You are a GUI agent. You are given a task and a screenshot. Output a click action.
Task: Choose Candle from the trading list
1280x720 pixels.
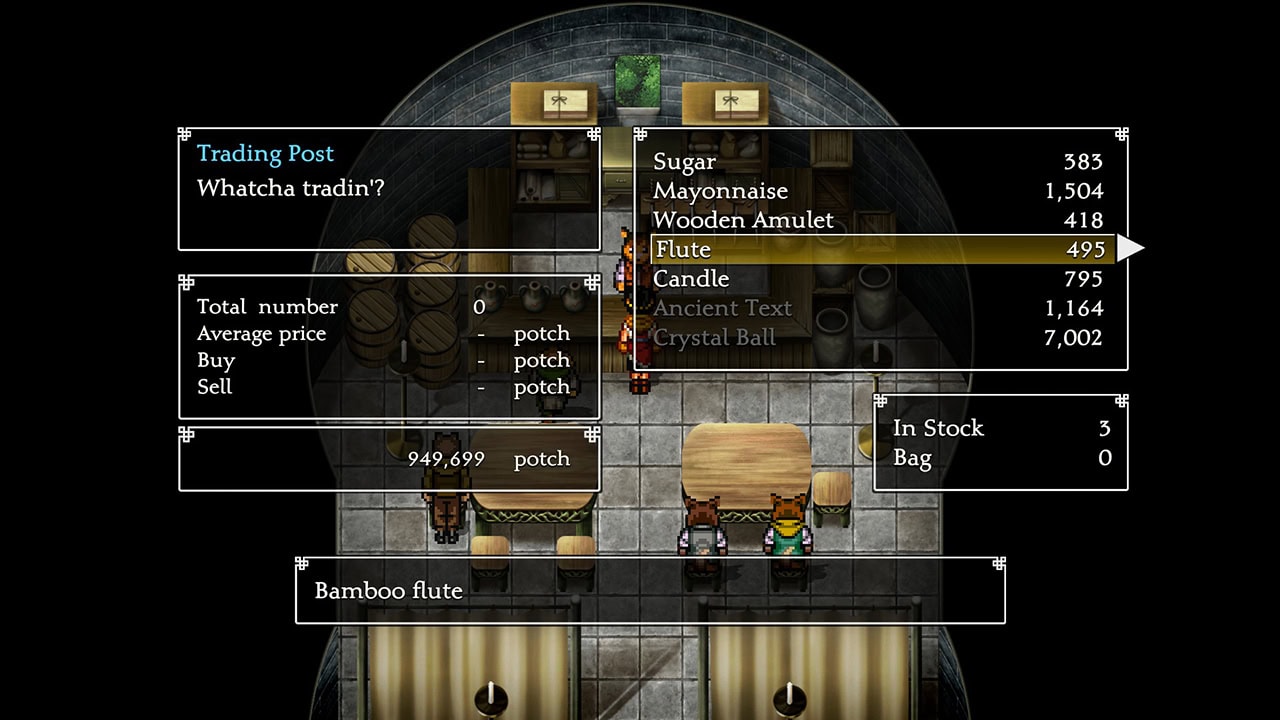(691, 279)
